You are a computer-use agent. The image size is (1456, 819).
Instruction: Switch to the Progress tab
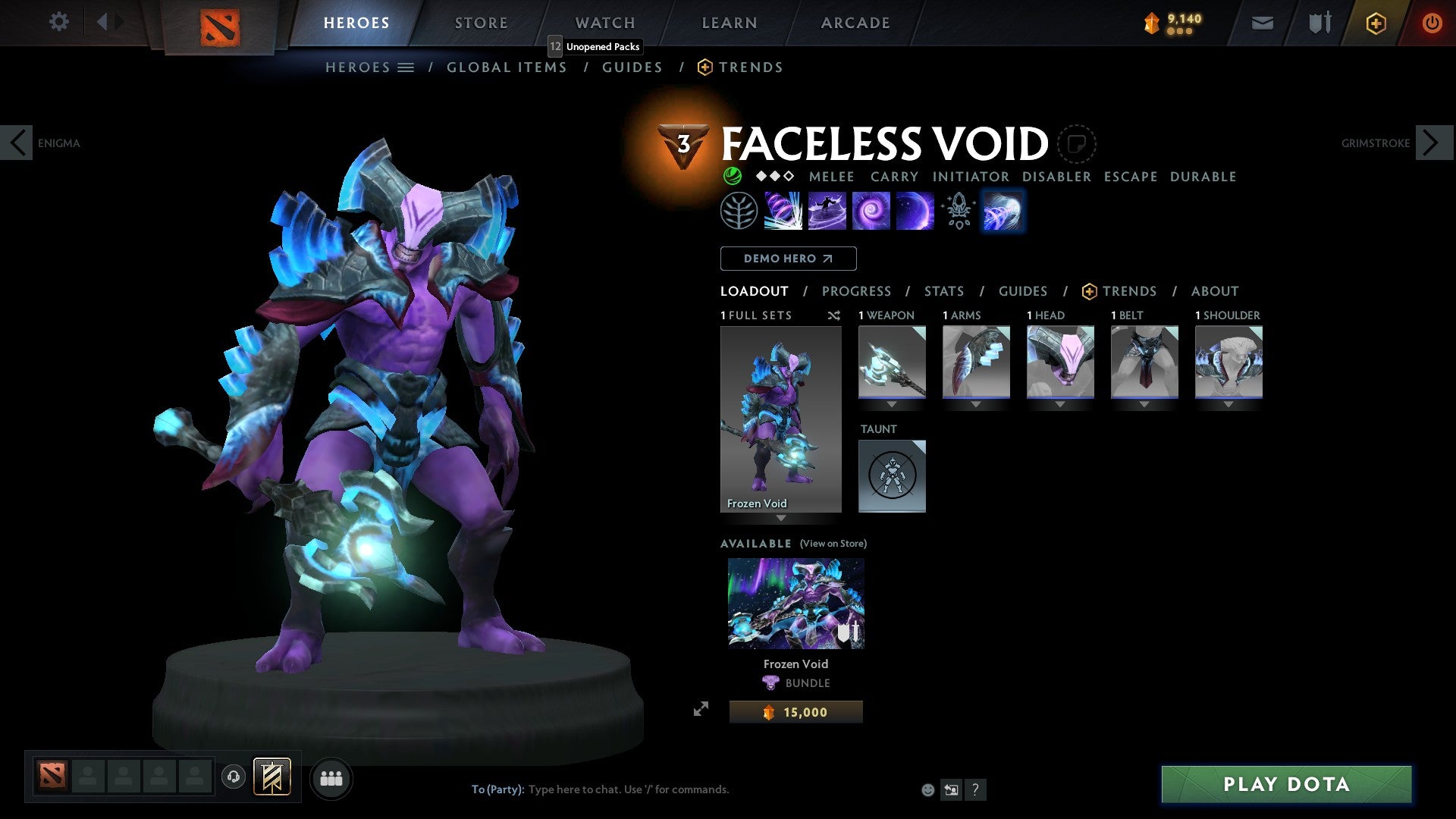pyautogui.click(x=857, y=290)
